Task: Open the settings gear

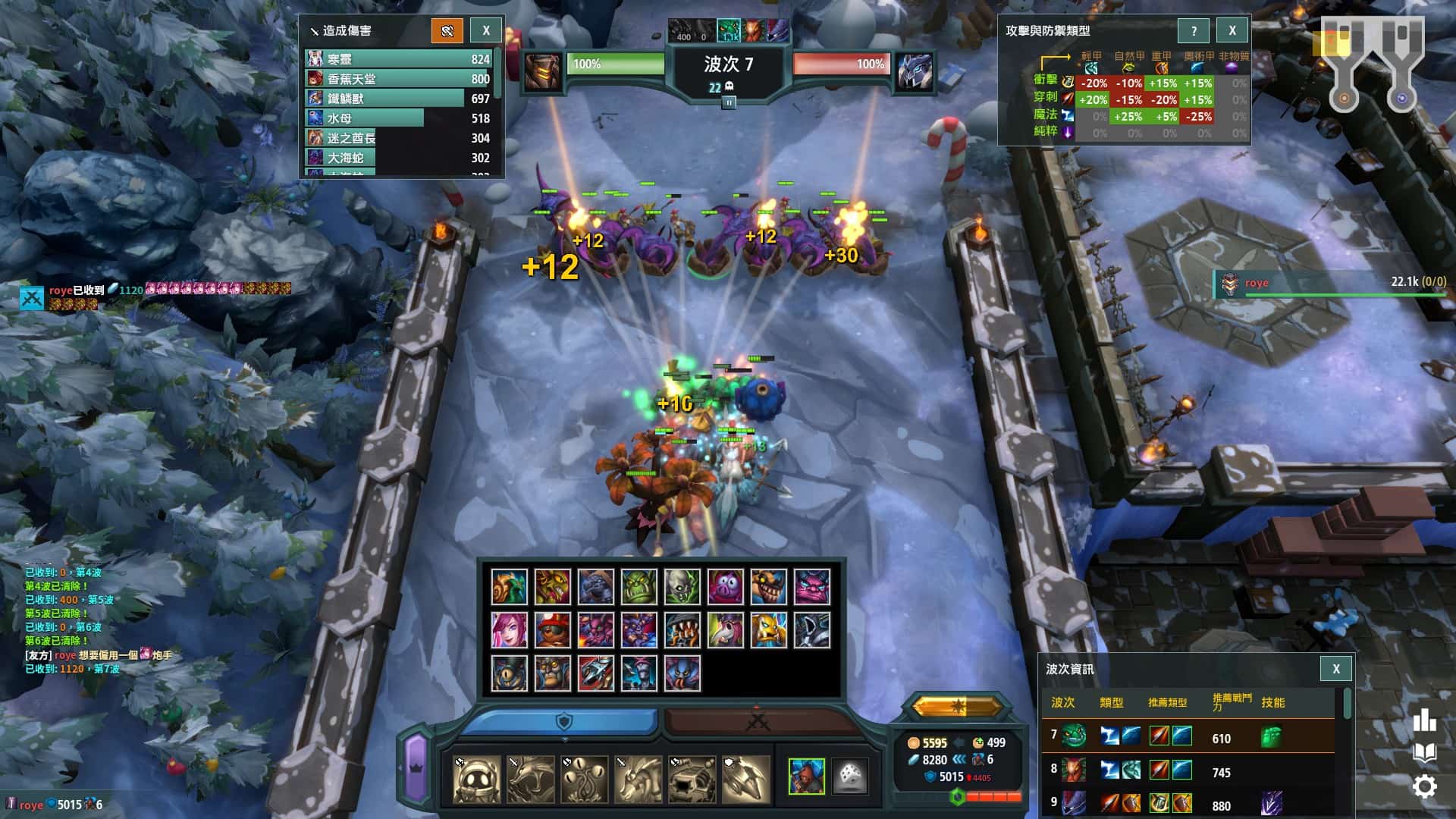Action: (x=1425, y=786)
